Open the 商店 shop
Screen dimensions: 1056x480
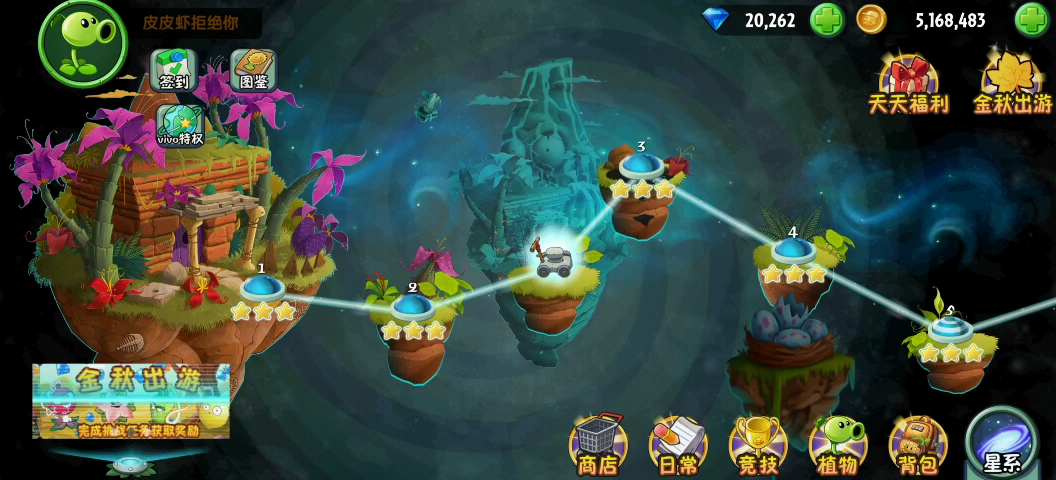click(x=598, y=446)
